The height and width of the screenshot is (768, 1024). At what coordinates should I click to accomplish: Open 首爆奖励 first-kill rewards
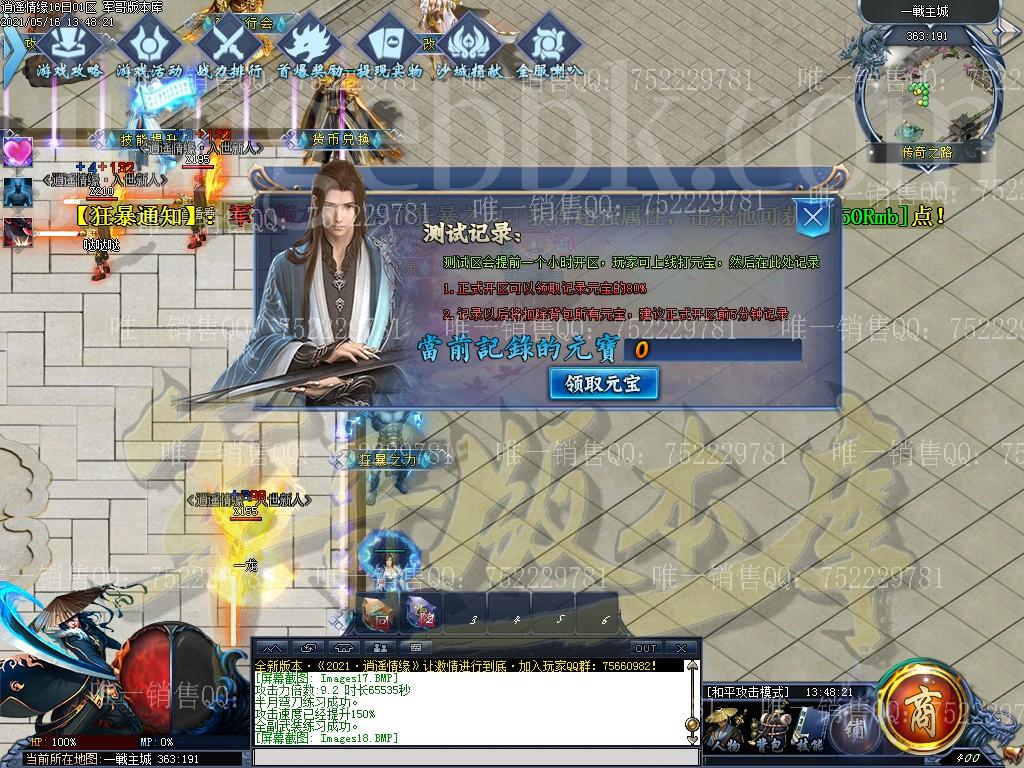point(309,48)
